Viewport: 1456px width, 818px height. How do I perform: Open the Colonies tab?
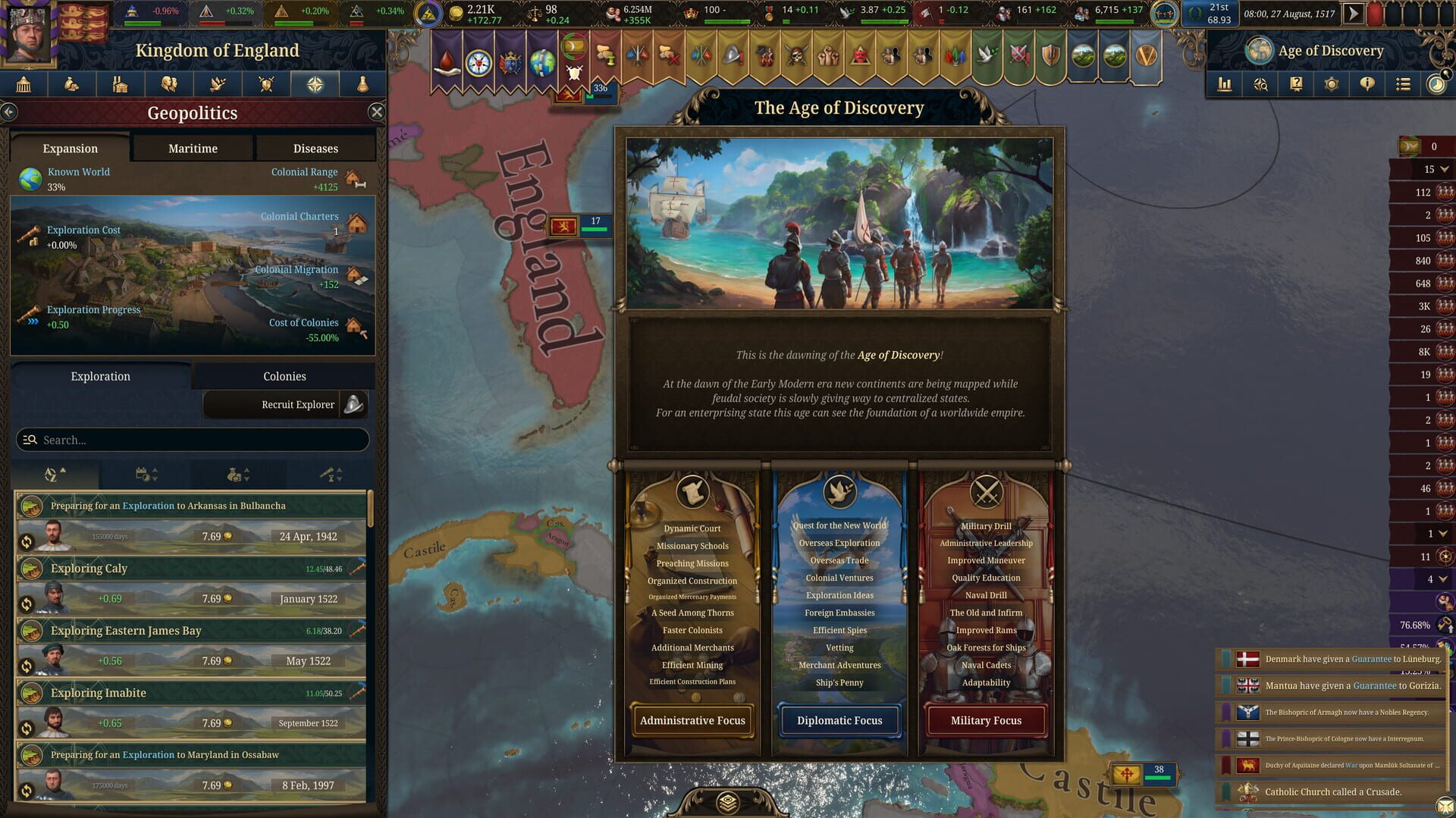(285, 376)
